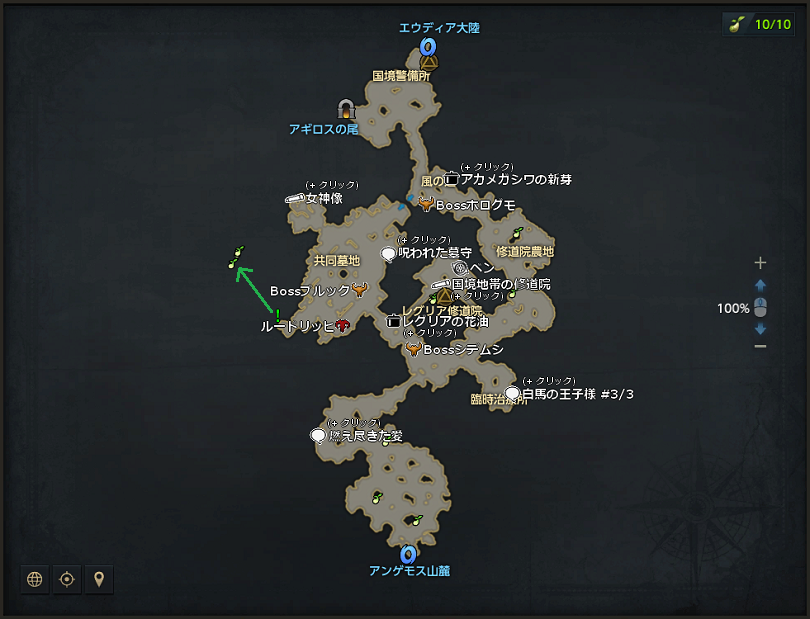Open the world map globe button

35,579
